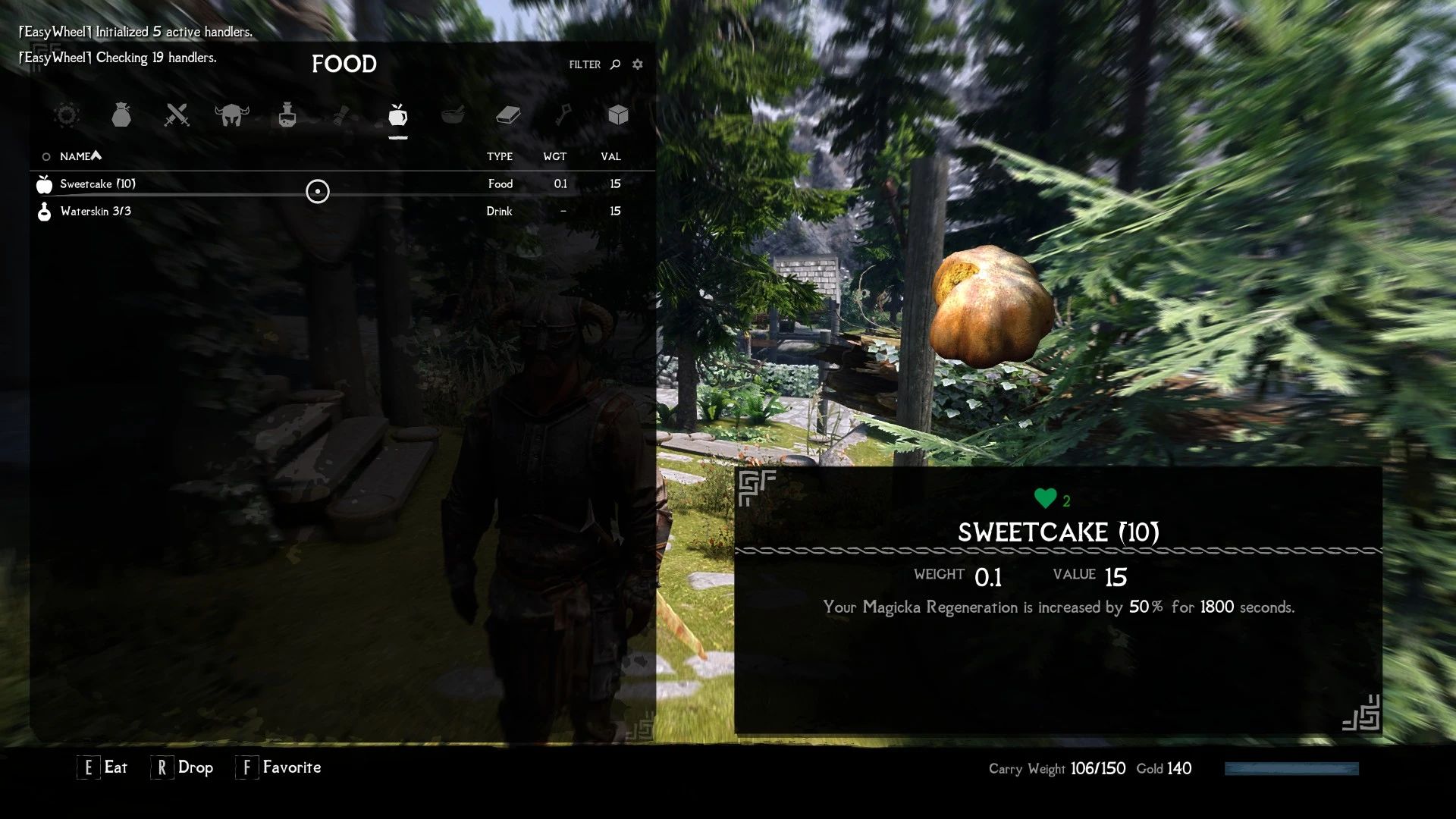This screenshot has height=819, width=1456.
Task: Select the coin pouch category icon
Action: coord(122,115)
